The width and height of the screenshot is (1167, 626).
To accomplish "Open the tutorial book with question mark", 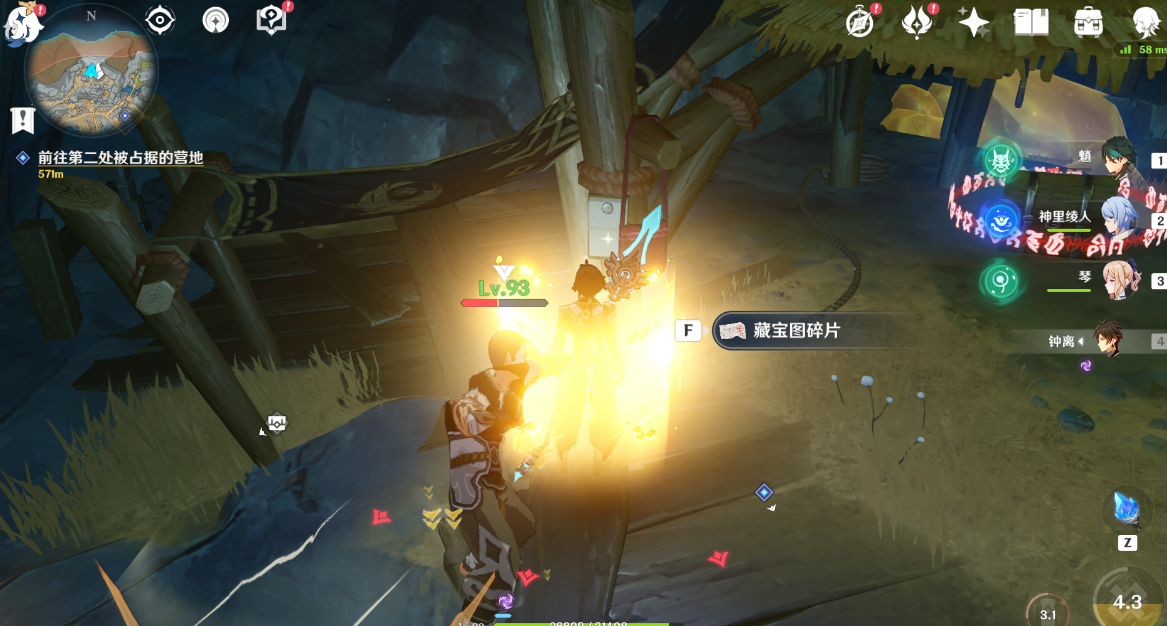I will pyautogui.click(x=271, y=20).
